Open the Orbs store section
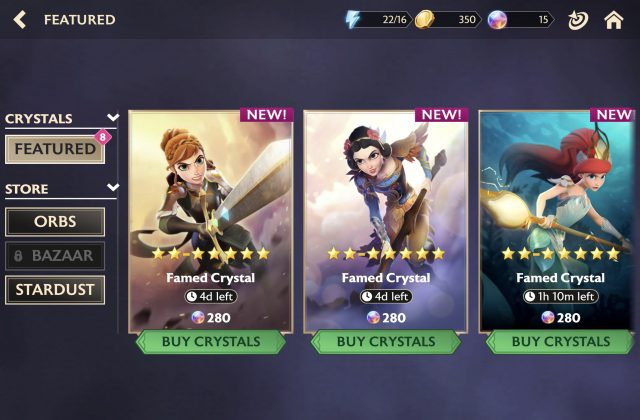The width and height of the screenshot is (640, 420). (x=55, y=221)
